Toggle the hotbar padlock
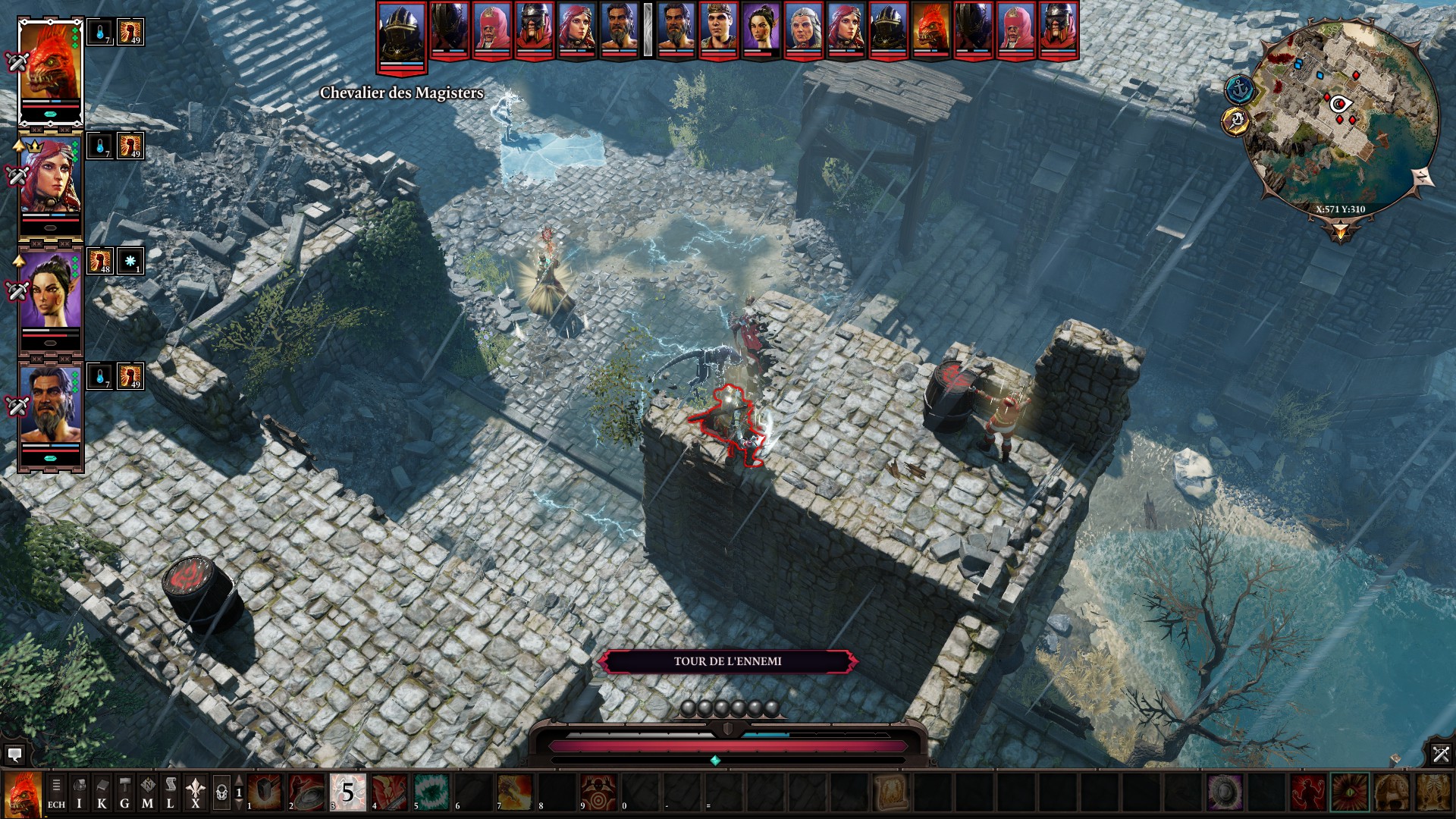The width and height of the screenshot is (1456, 819). point(221,793)
